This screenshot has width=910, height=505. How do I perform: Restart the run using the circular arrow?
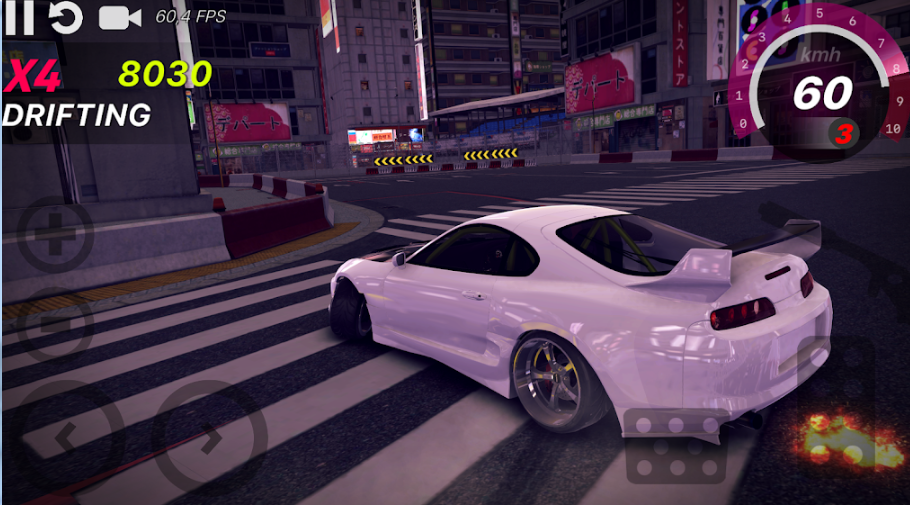(66, 16)
